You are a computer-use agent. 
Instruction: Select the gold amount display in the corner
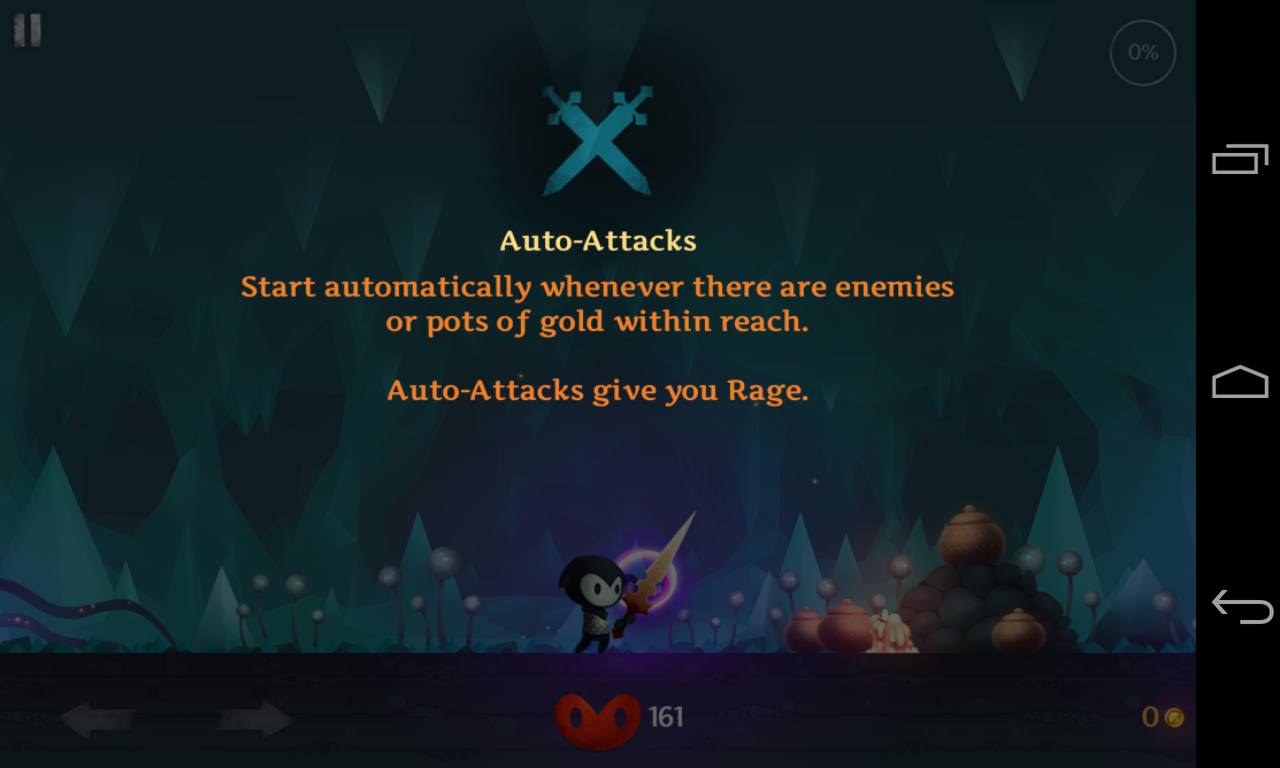coord(1150,715)
